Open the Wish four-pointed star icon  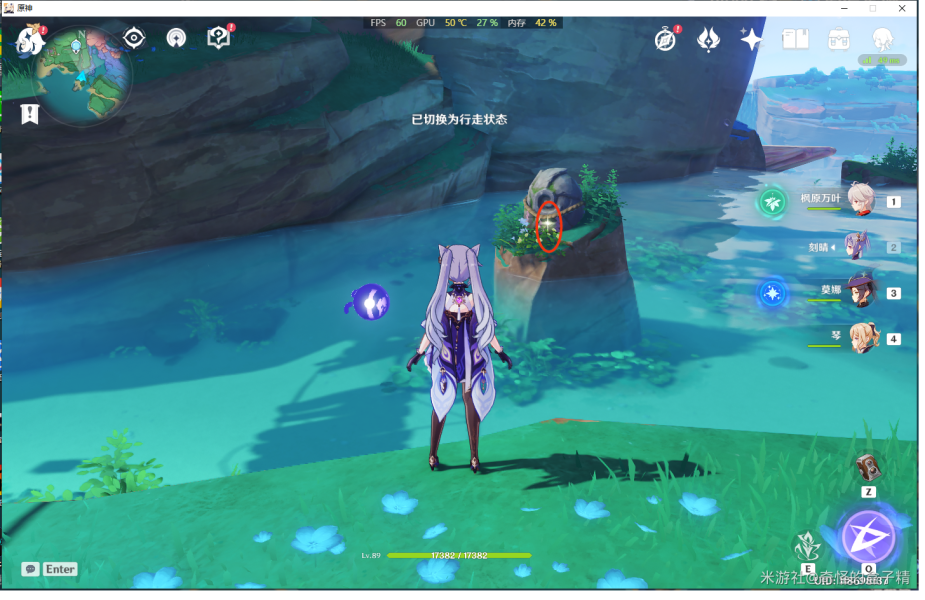tap(751, 39)
